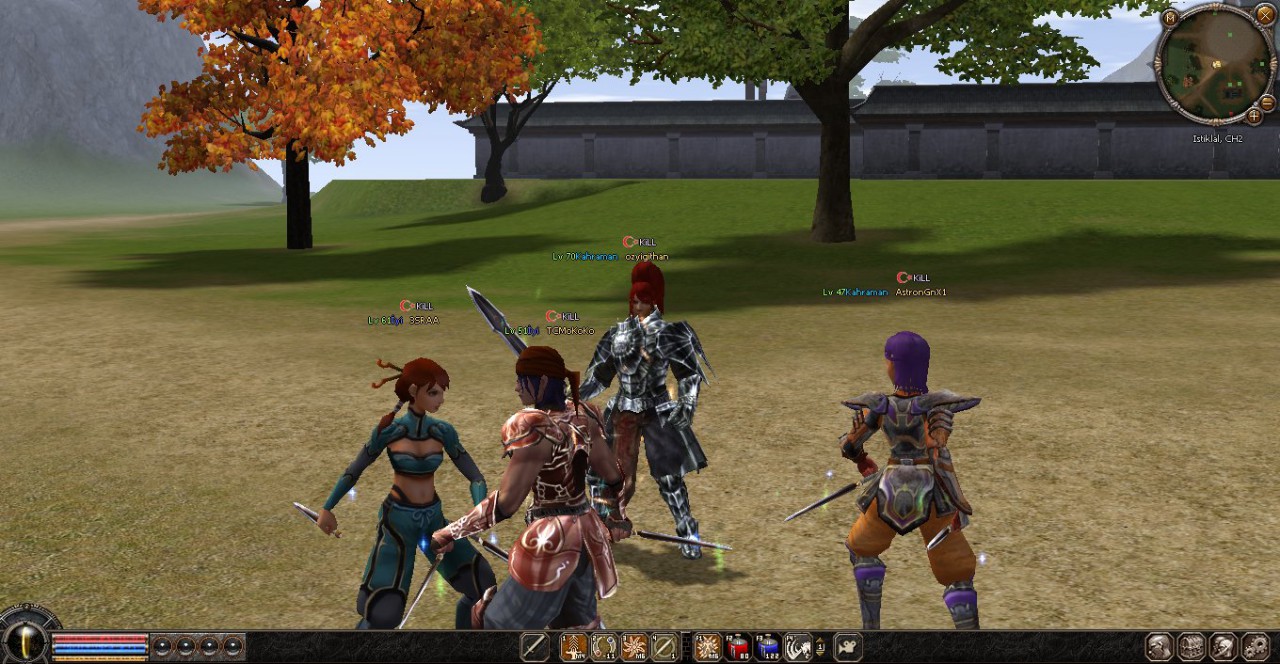This screenshot has height=664, width=1280.
Task: Trigger the burst skill in slot F1
Action: (708, 647)
